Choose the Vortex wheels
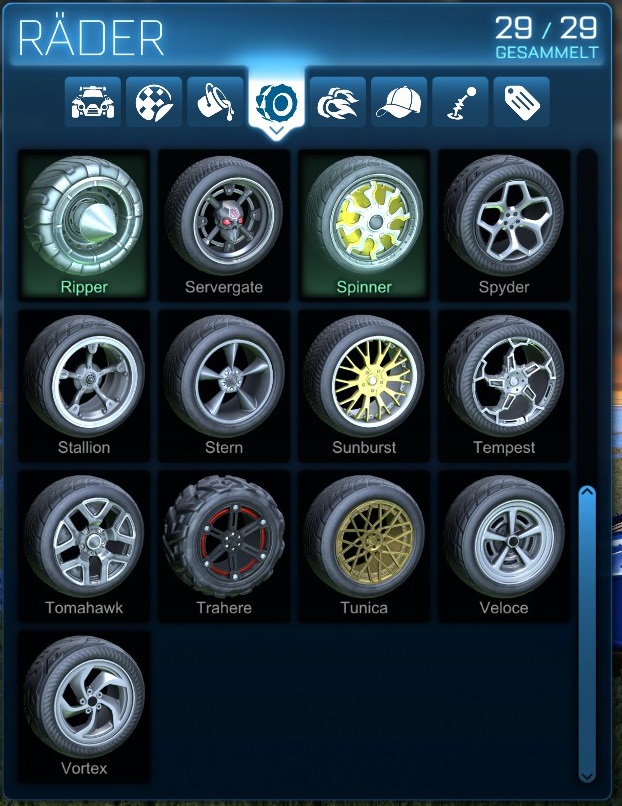The width and height of the screenshot is (622, 806). click(84, 705)
